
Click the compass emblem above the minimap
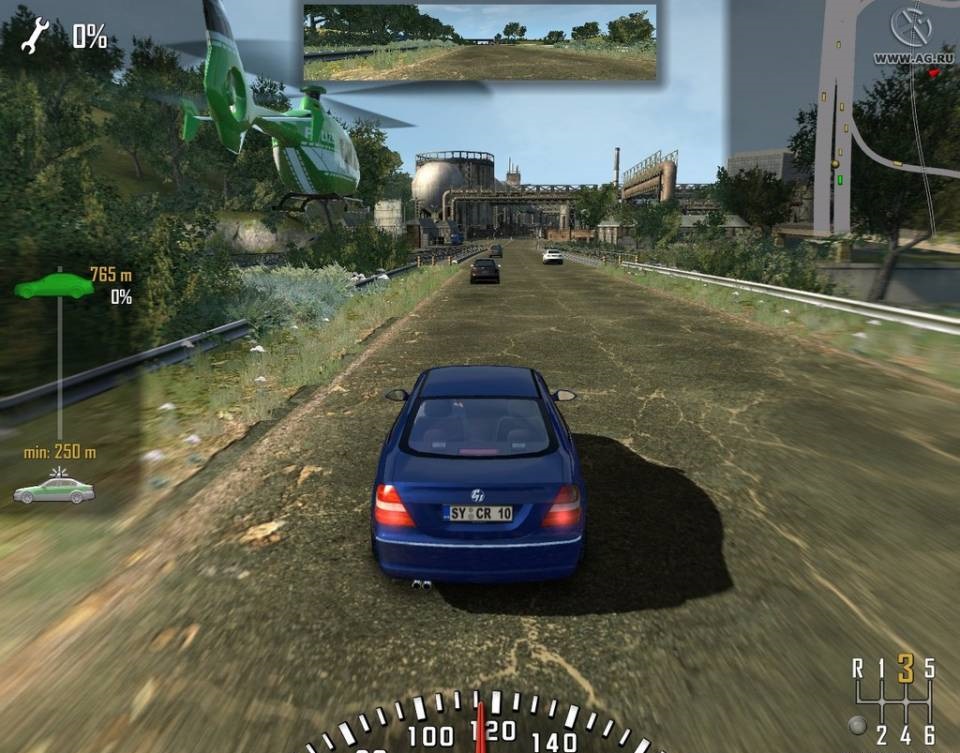tap(910, 27)
